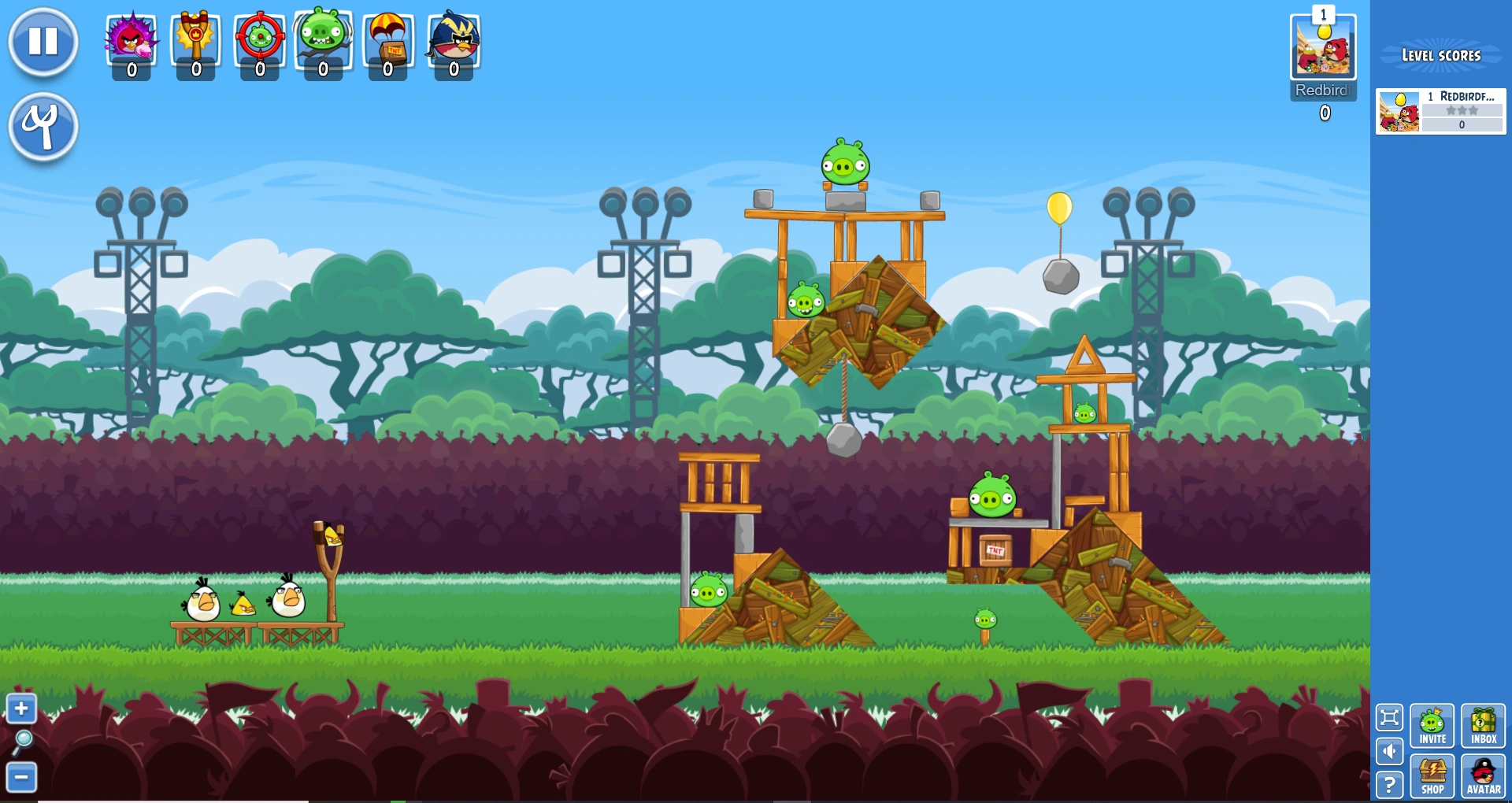This screenshot has width=1512, height=803.
Task: Activate the Power Potion power-up
Action: 132,41
